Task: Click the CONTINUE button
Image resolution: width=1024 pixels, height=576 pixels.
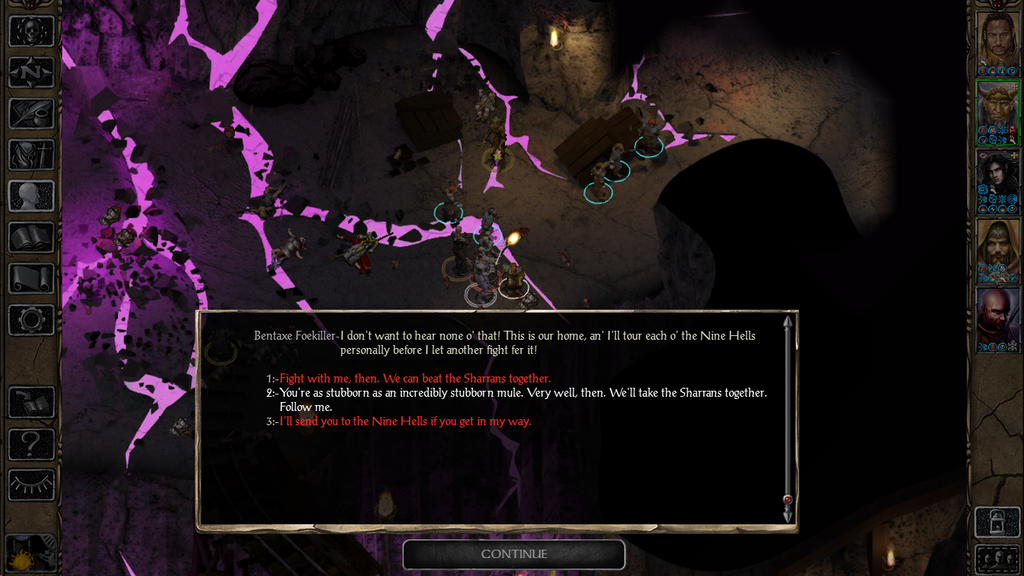Action: point(514,554)
